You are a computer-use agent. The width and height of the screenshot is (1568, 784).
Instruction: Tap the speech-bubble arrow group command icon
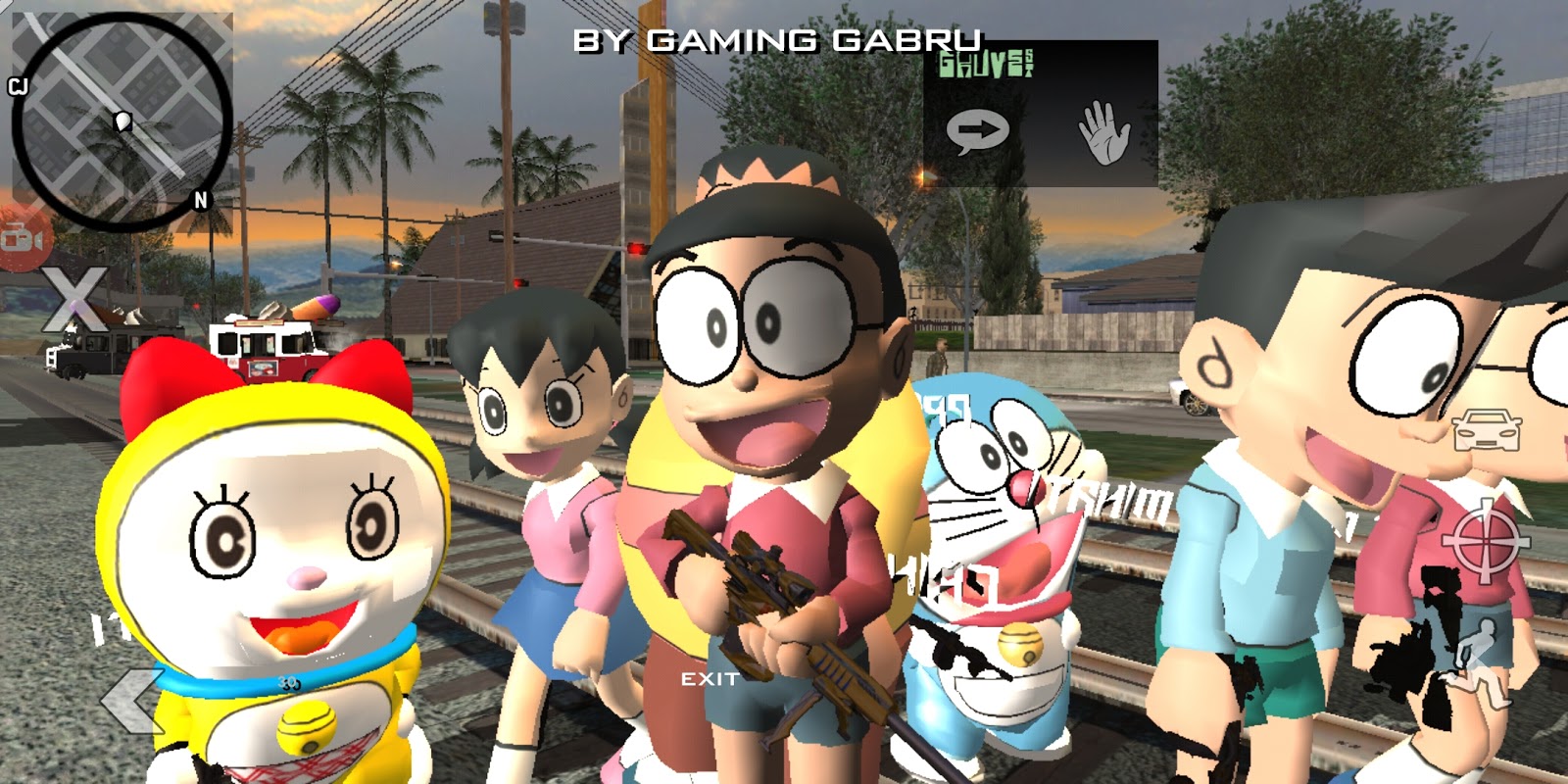pyautogui.click(x=976, y=128)
